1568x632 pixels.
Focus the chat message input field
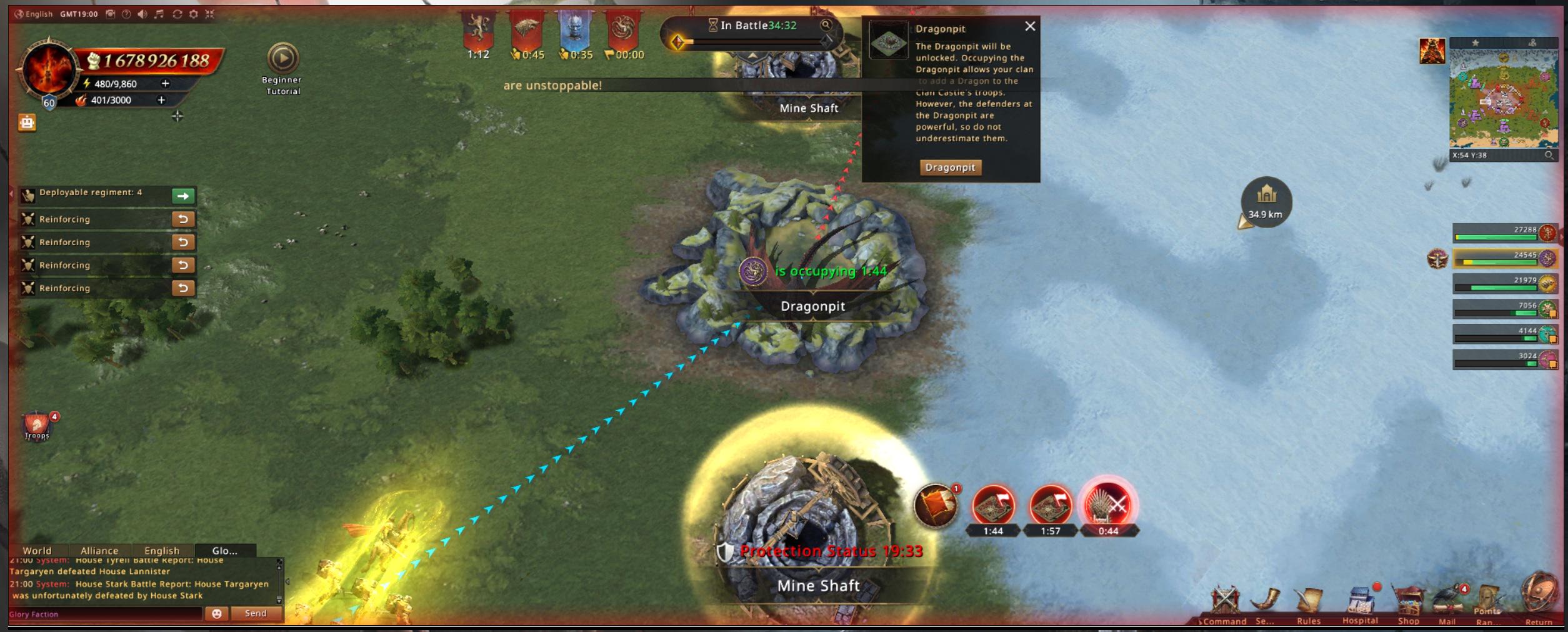pyautogui.click(x=106, y=614)
